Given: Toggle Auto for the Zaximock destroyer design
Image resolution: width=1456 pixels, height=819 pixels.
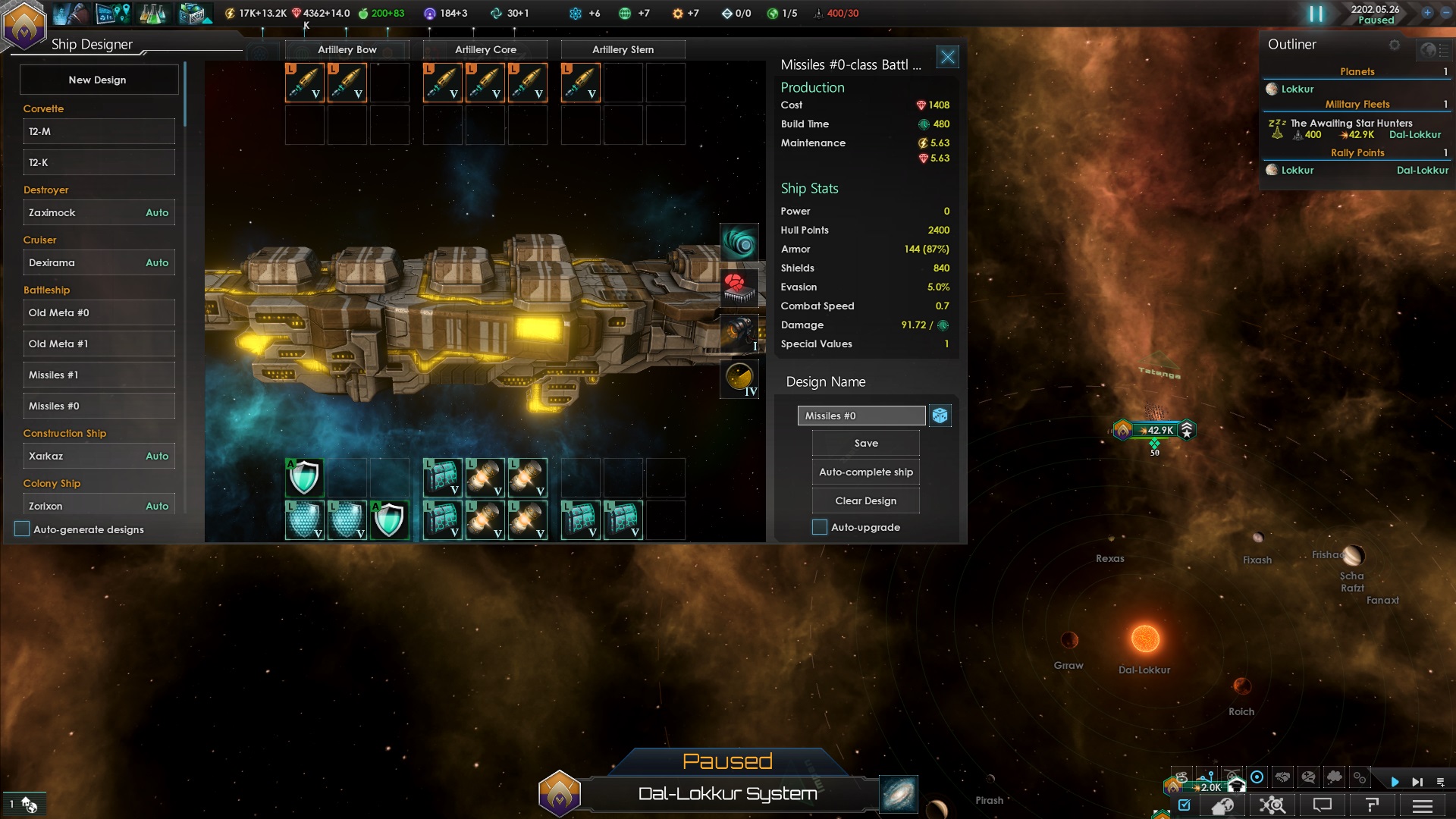Looking at the screenshot, I should pos(156,212).
